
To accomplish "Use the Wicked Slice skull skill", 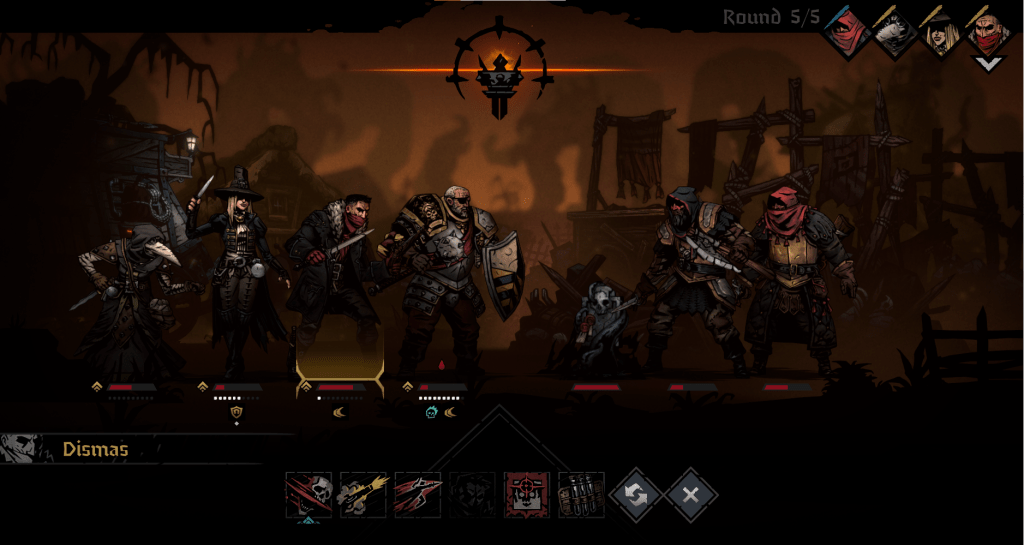I will (308, 495).
